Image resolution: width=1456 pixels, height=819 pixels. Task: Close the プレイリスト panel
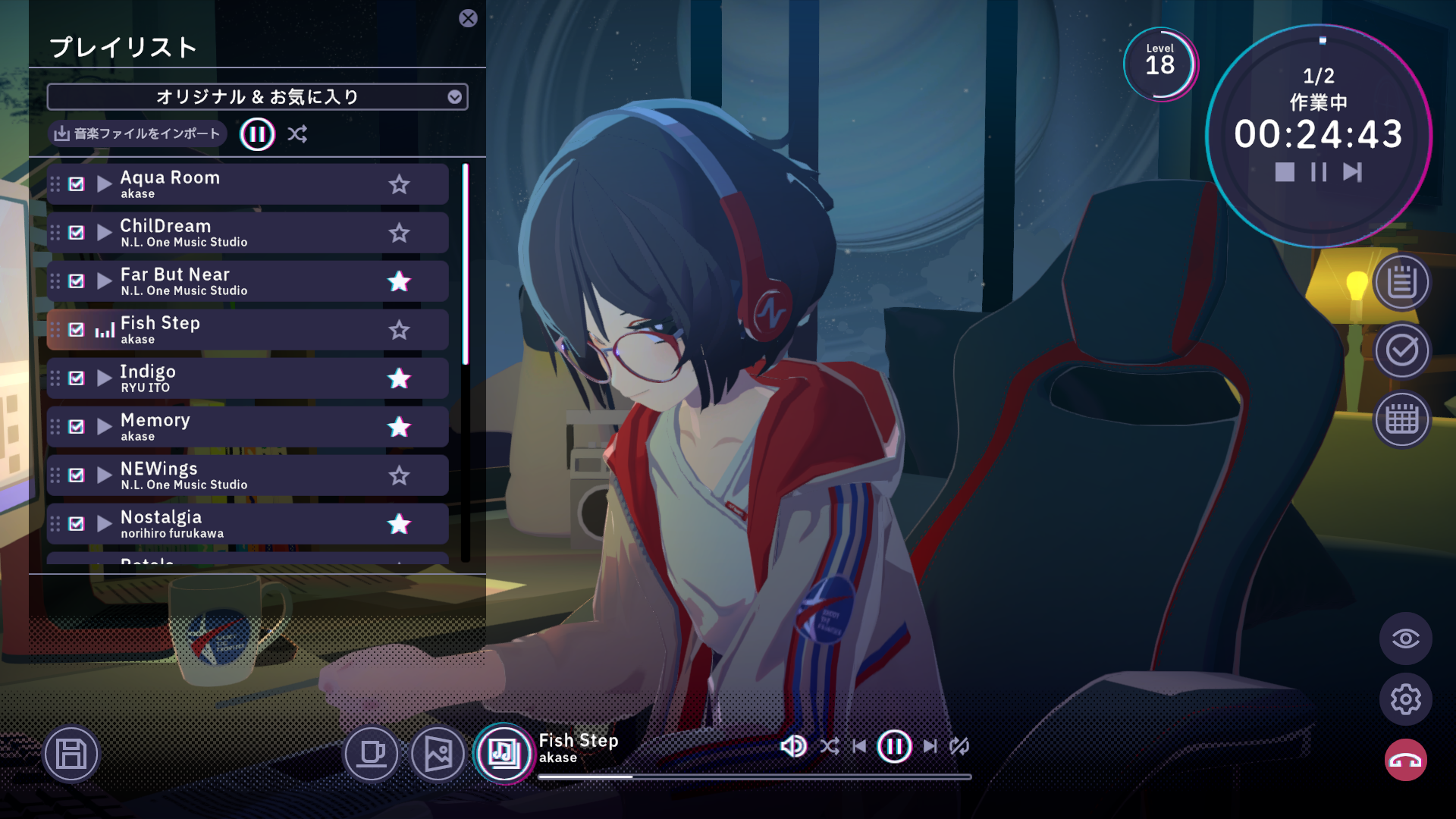(468, 19)
